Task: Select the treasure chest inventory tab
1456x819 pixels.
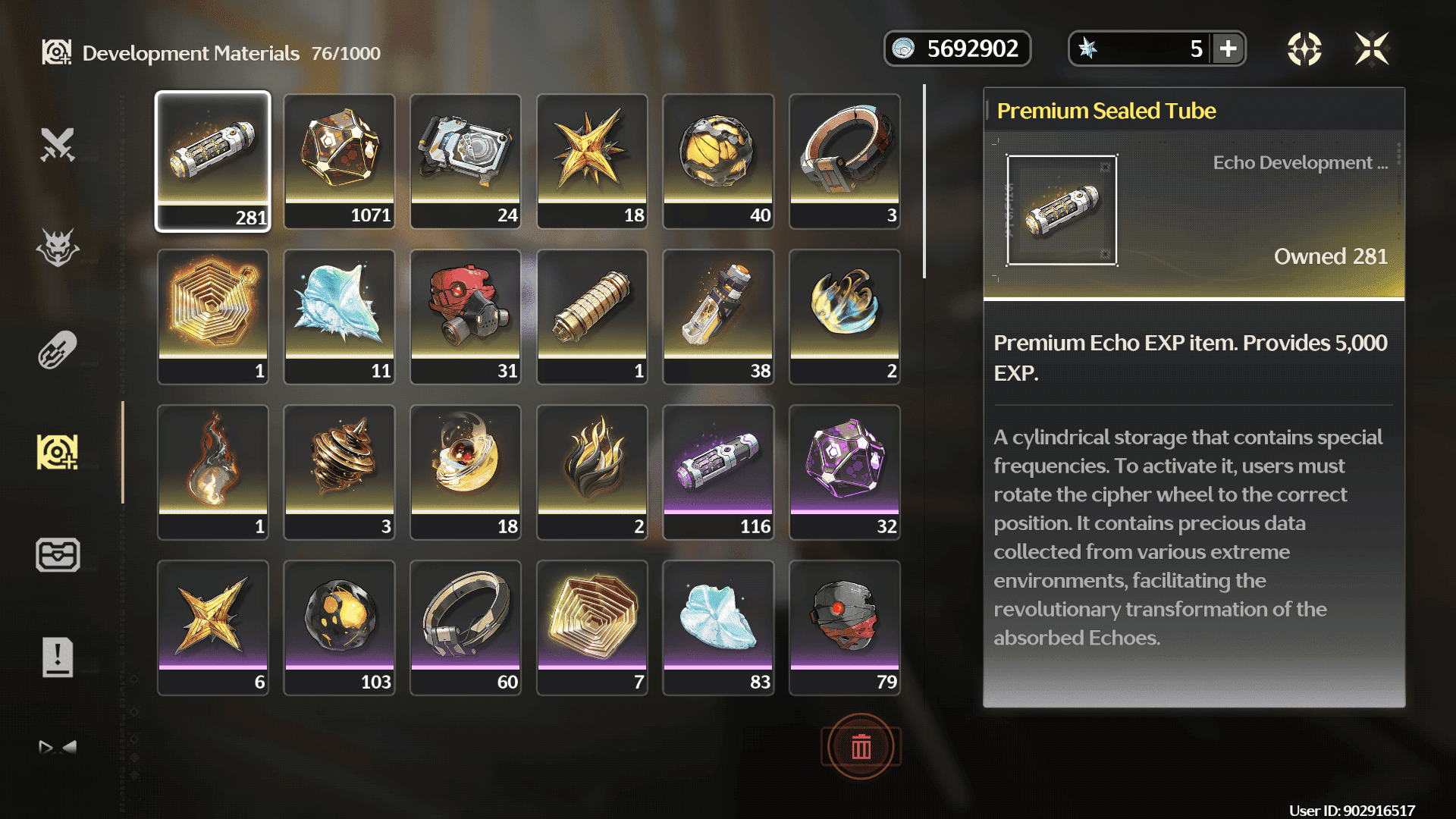Action: pos(58,554)
